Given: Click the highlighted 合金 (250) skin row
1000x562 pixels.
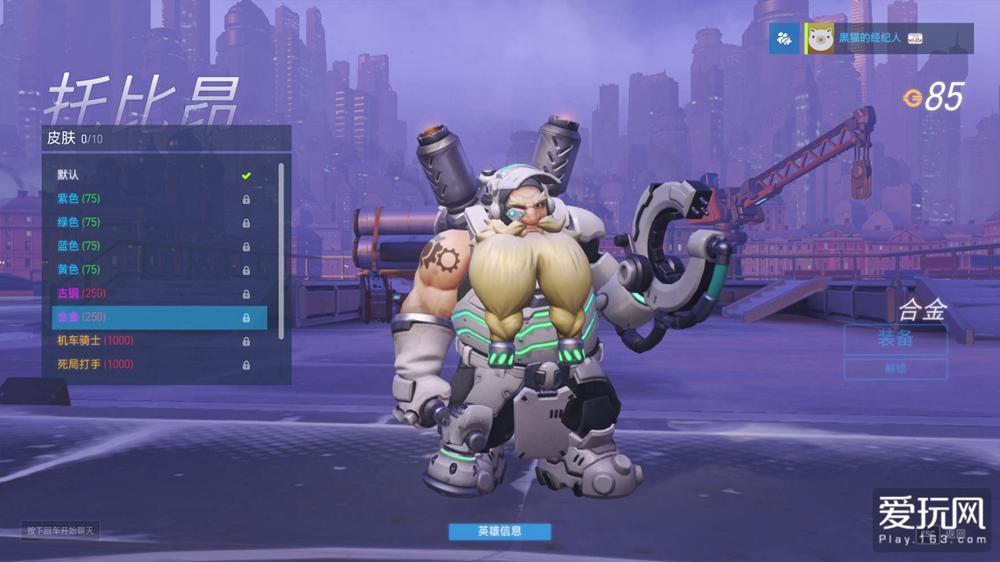Looking at the screenshot, I should [159, 317].
